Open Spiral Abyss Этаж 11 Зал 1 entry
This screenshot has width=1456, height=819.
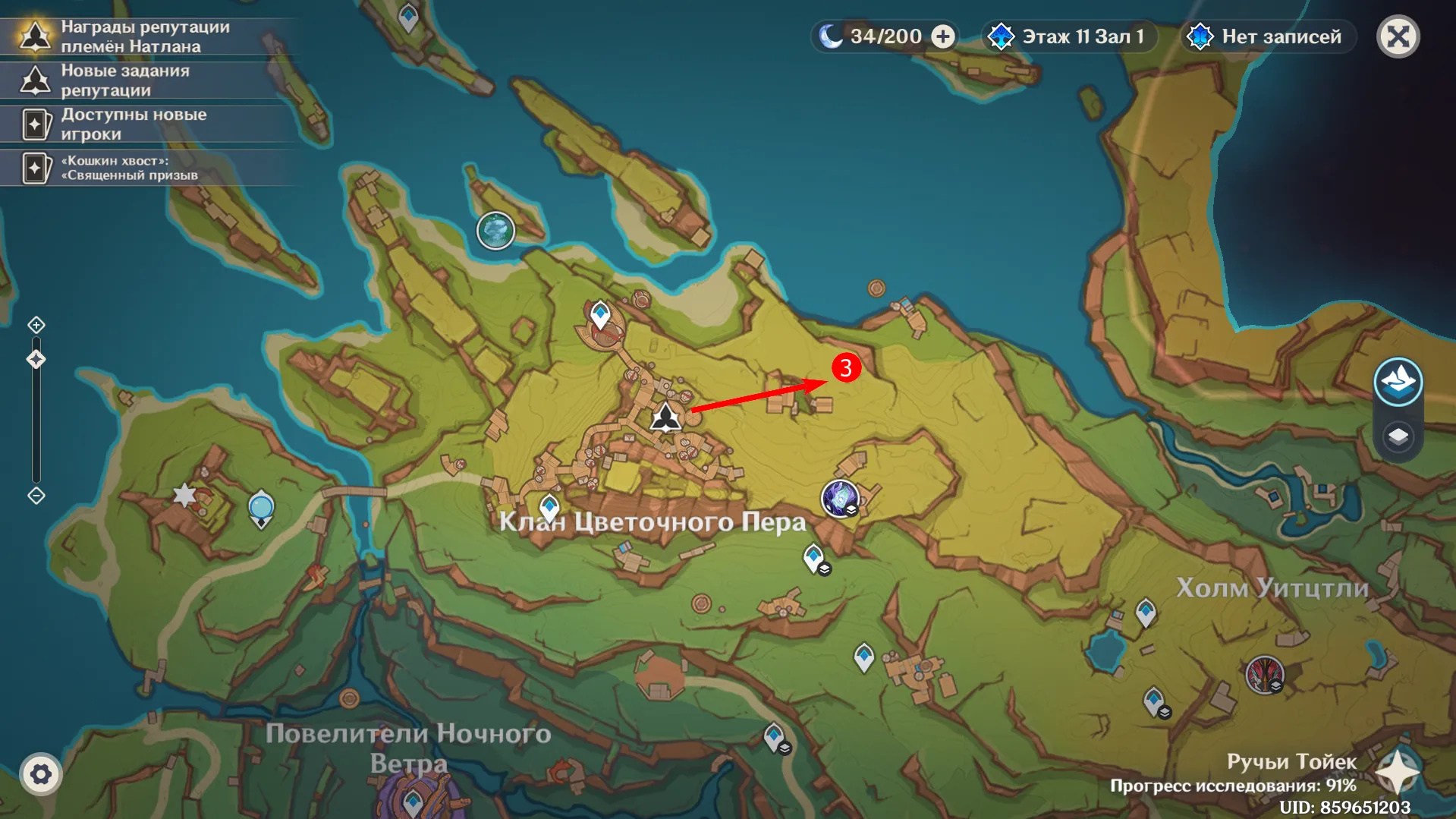coord(1070,36)
